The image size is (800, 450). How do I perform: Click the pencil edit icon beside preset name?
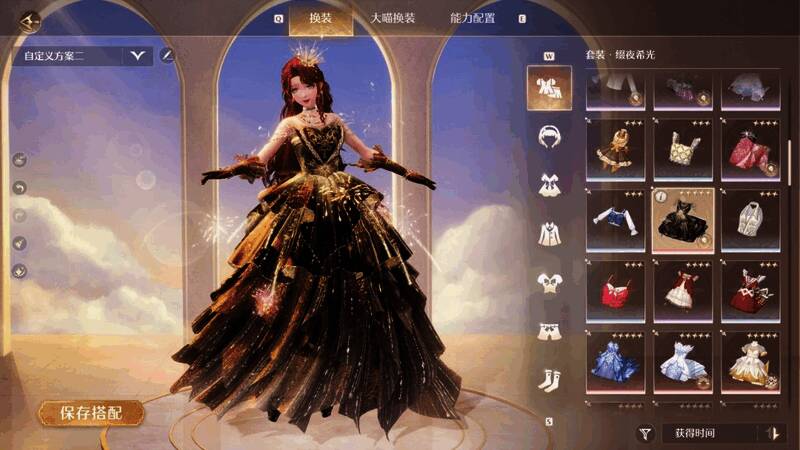pyautogui.click(x=167, y=55)
